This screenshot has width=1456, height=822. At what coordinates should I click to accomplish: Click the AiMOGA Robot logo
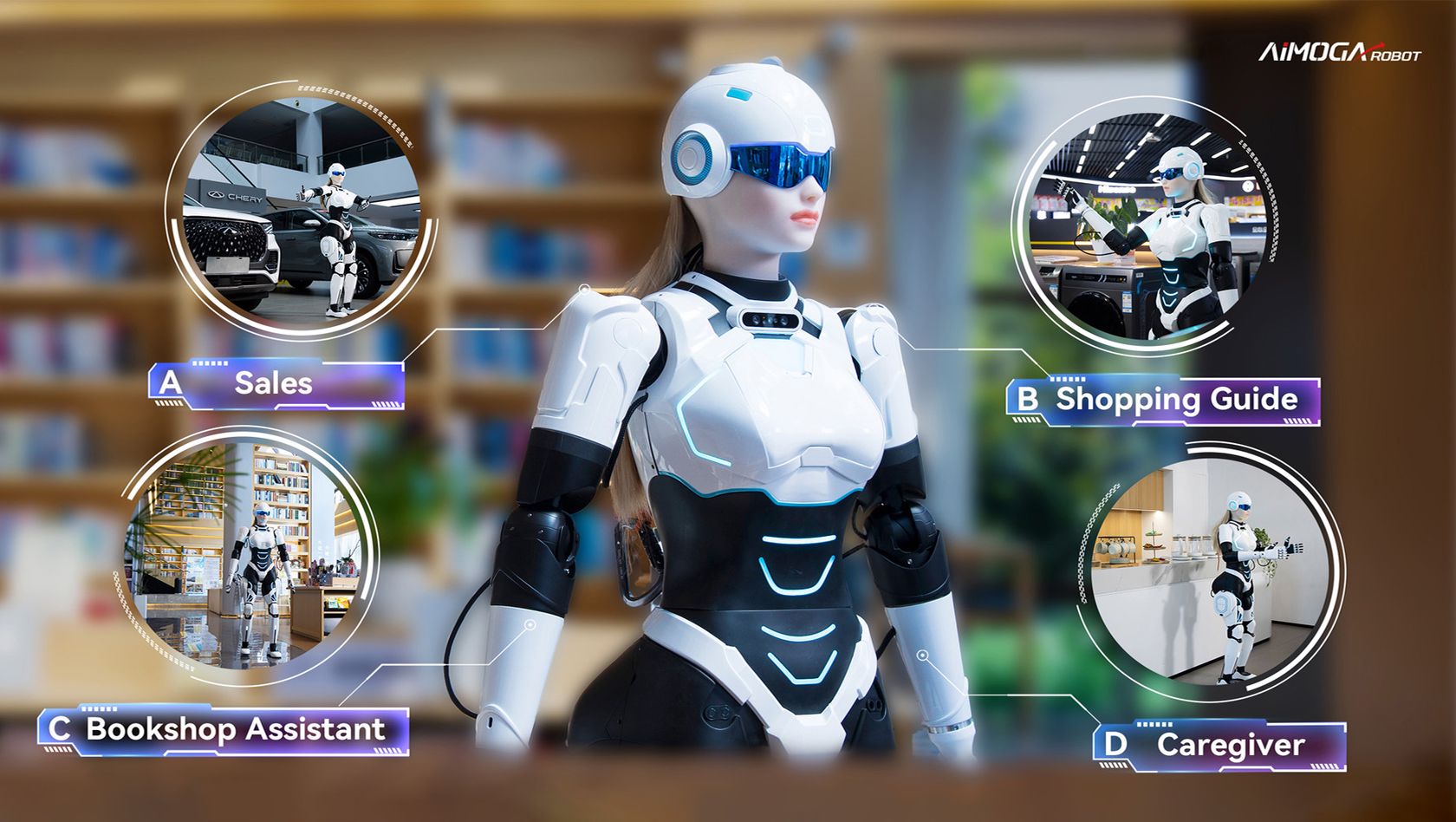[x=1339, y=52]
